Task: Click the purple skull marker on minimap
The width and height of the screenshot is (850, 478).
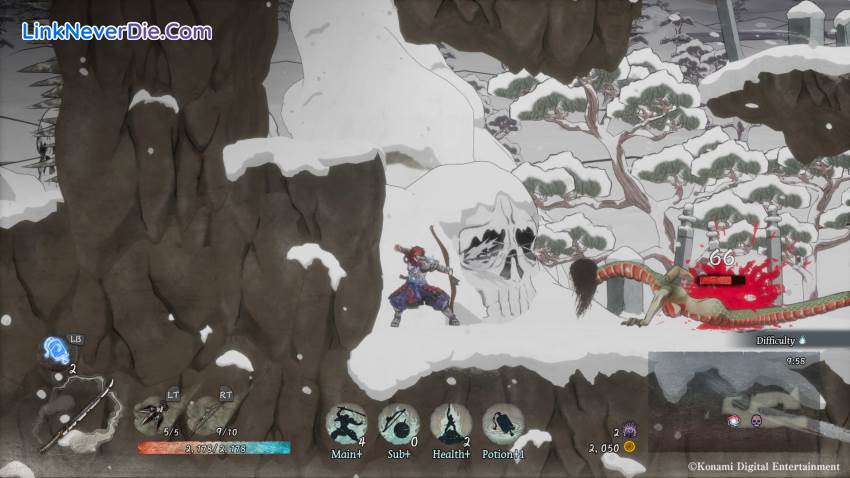Action: [x=756, y=420]
